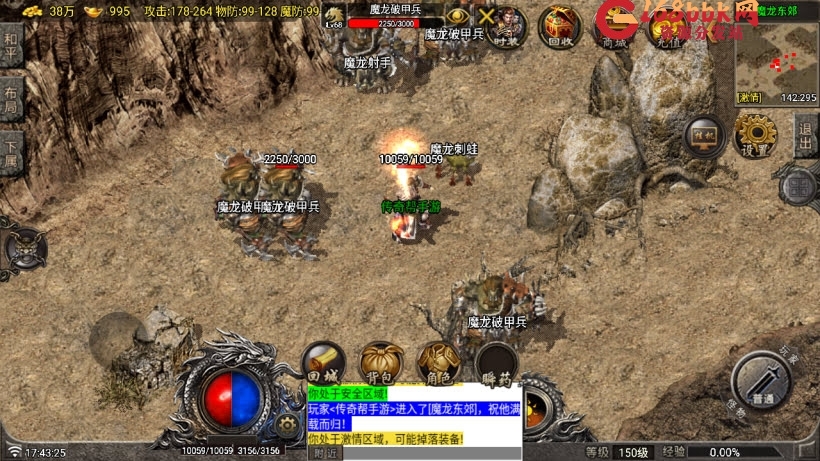Switch chat to the 附近 nearby tab
The image size is (820, 461).
pyautogui.click(x=326, y=453)
